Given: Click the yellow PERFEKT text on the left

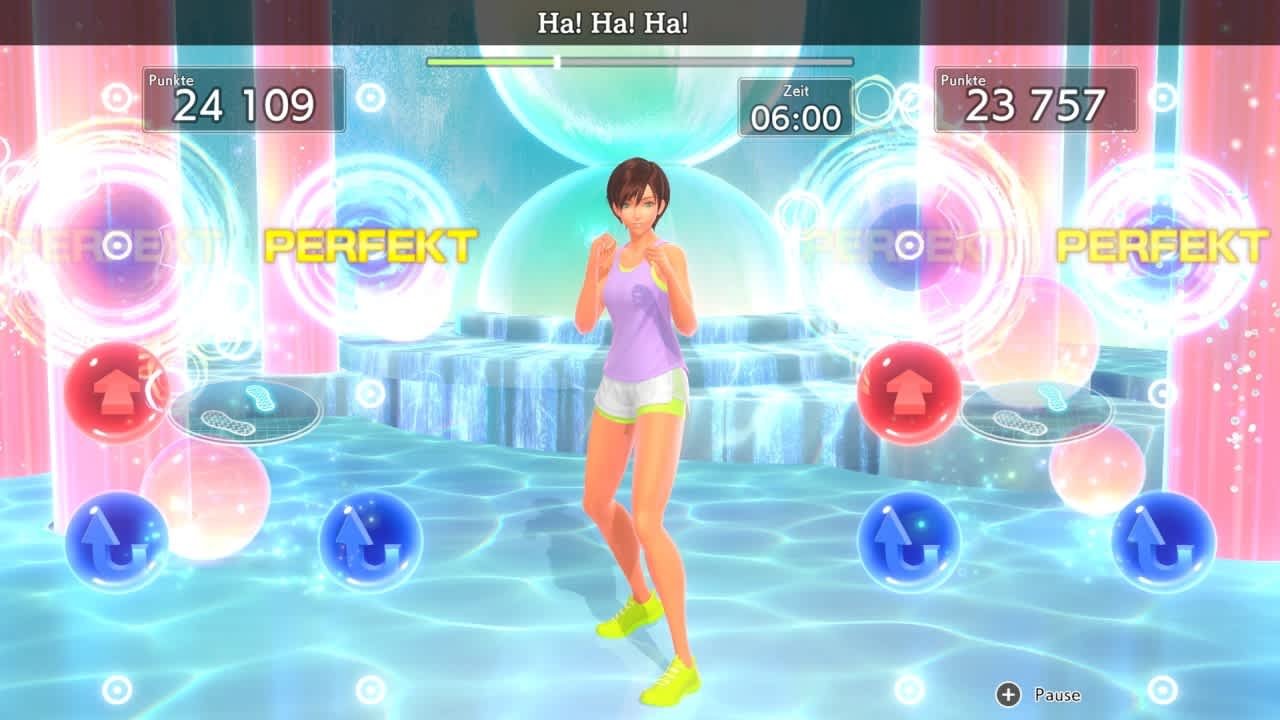Looking at the screenshot, I should [x=373, y=243].
